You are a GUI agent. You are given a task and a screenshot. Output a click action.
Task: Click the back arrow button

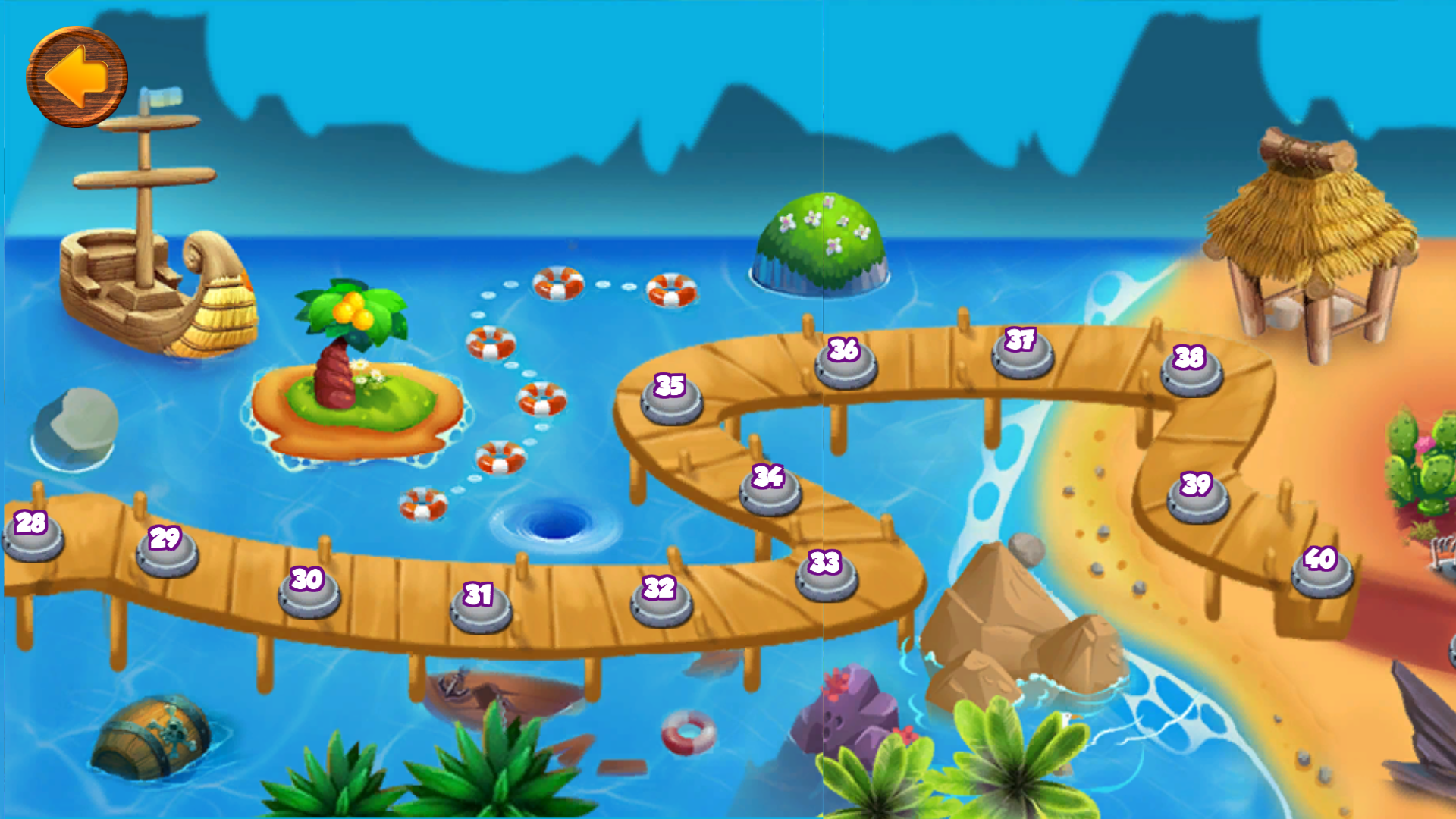(x=76, y=74)
